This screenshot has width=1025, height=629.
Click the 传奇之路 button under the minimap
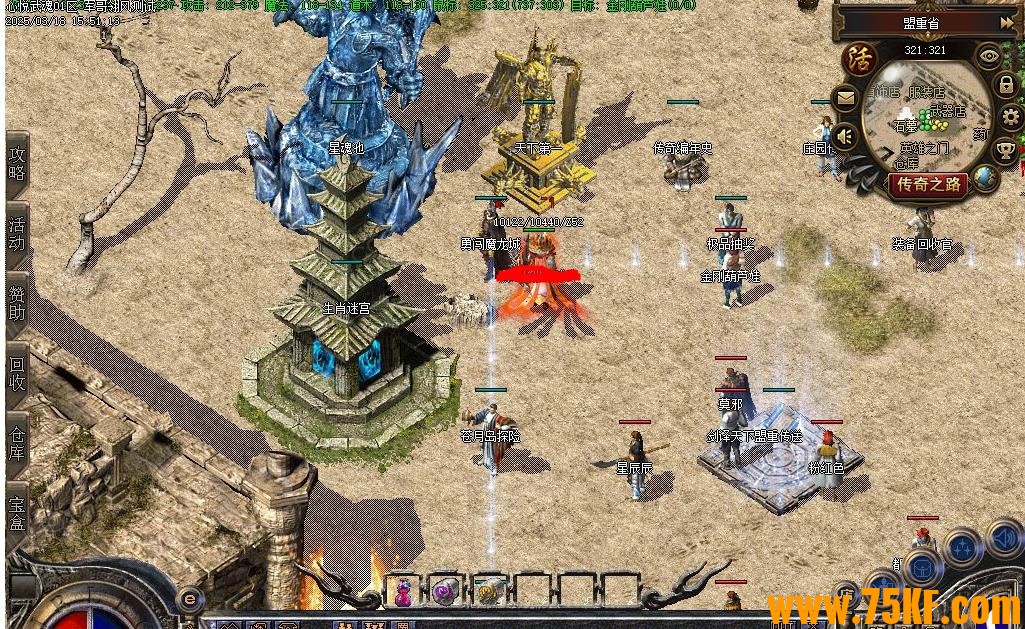[x=929, y=184]
